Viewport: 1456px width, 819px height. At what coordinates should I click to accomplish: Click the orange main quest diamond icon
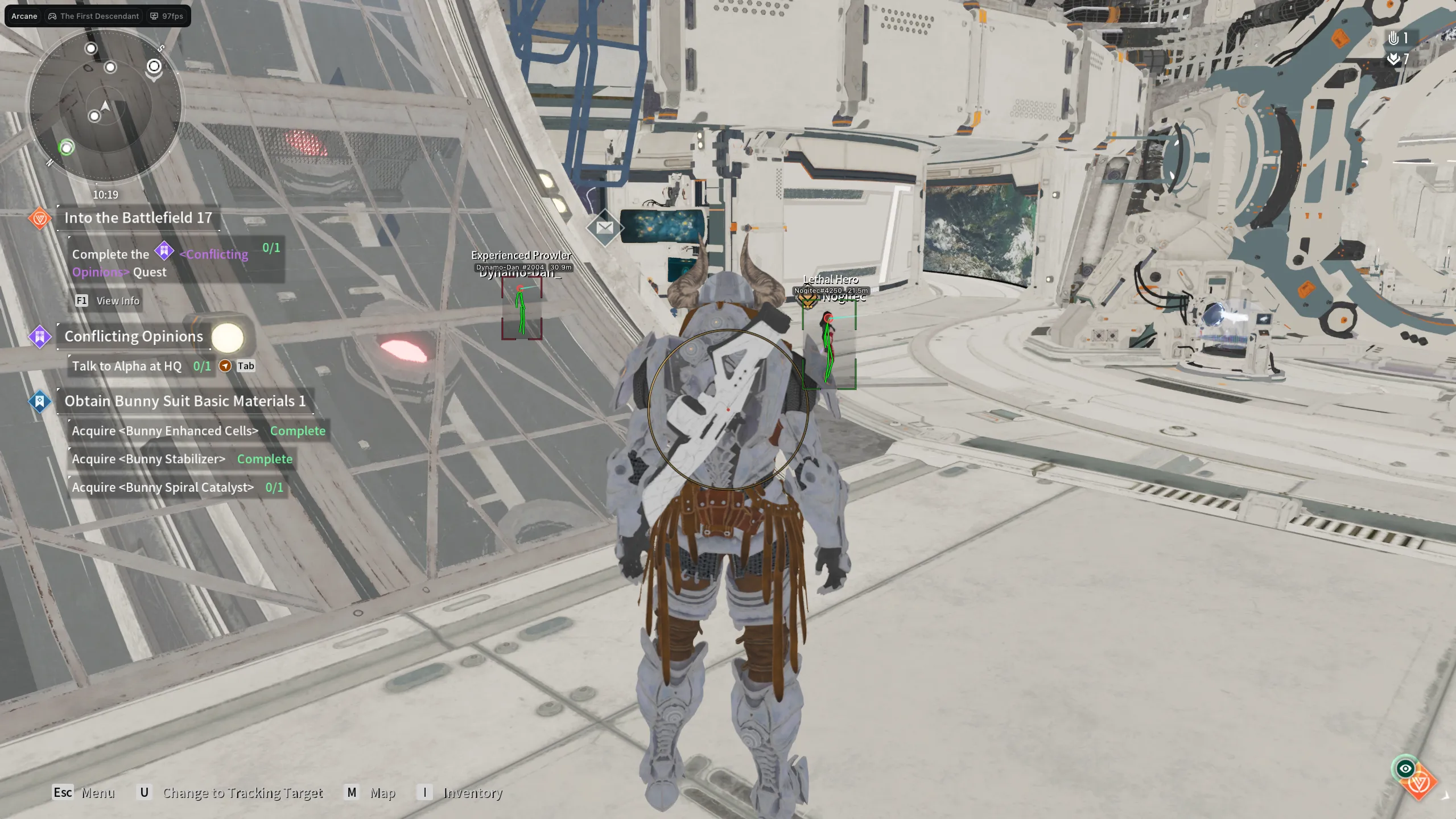40,218
